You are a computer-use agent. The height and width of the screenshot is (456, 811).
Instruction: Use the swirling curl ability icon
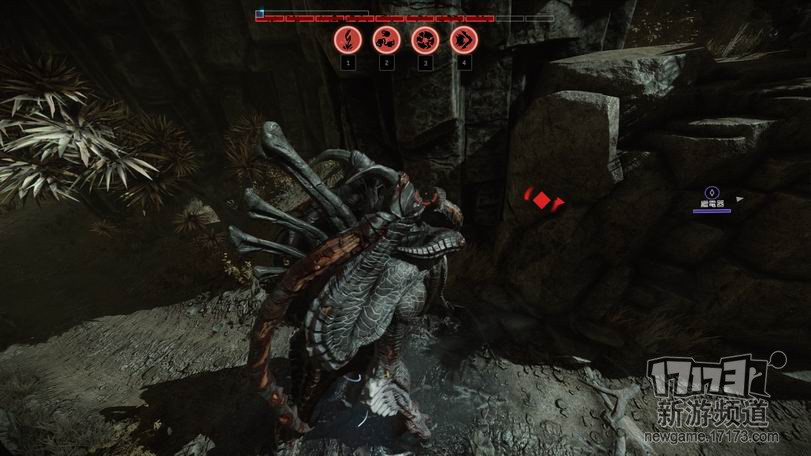[386, 40]
